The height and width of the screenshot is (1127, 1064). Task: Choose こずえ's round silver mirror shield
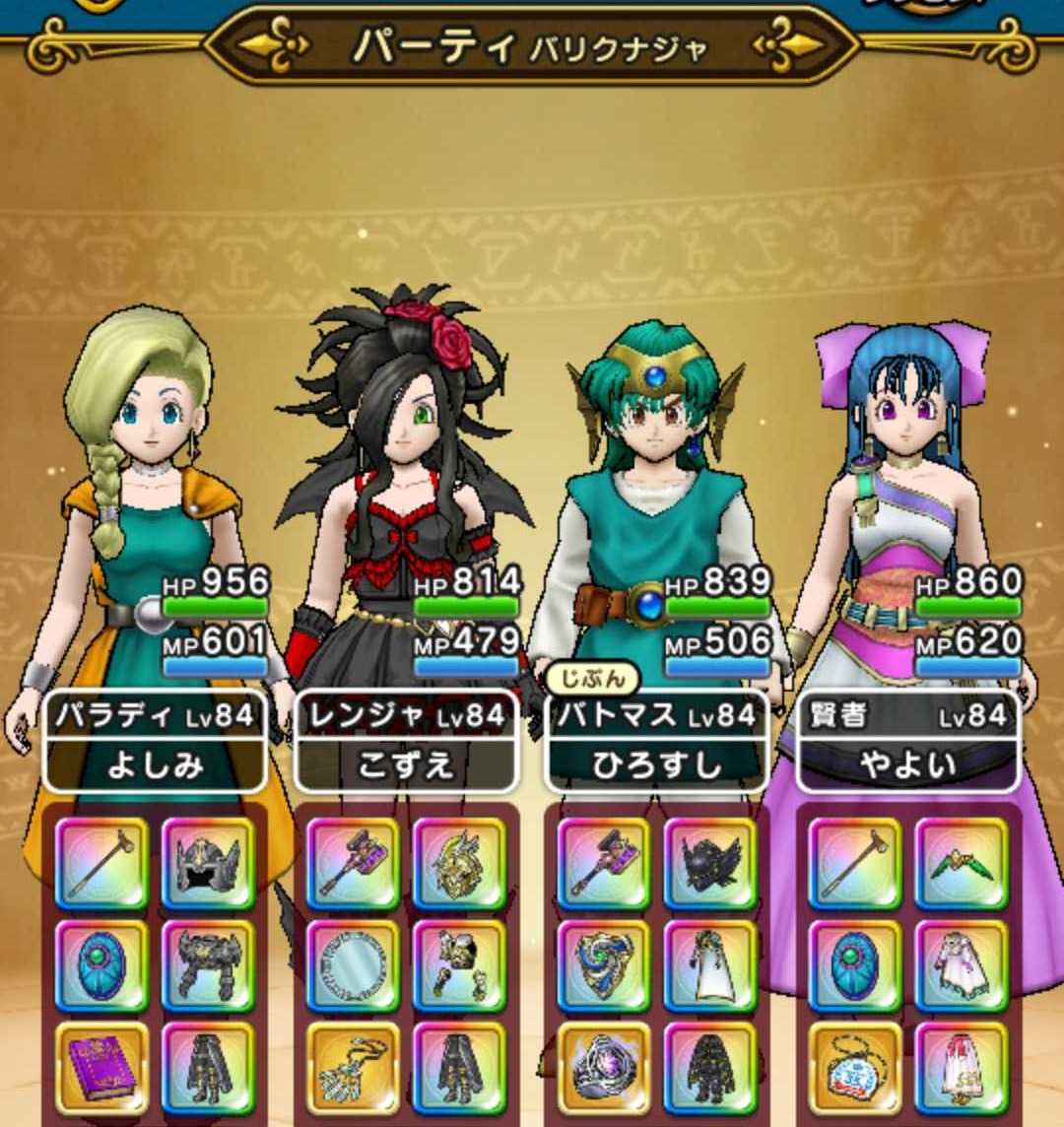(353, 966)
